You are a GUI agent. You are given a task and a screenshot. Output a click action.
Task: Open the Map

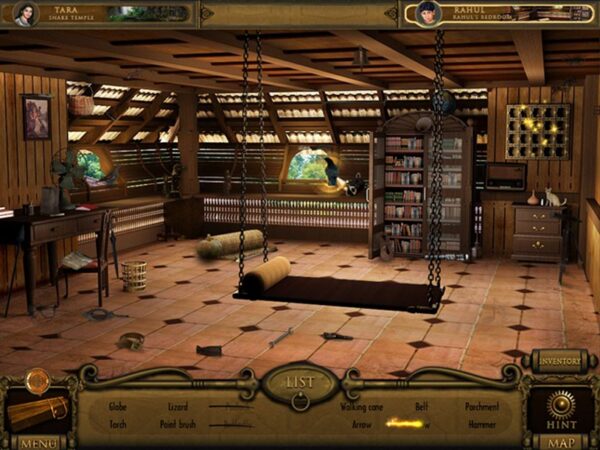tap(560, 441)
